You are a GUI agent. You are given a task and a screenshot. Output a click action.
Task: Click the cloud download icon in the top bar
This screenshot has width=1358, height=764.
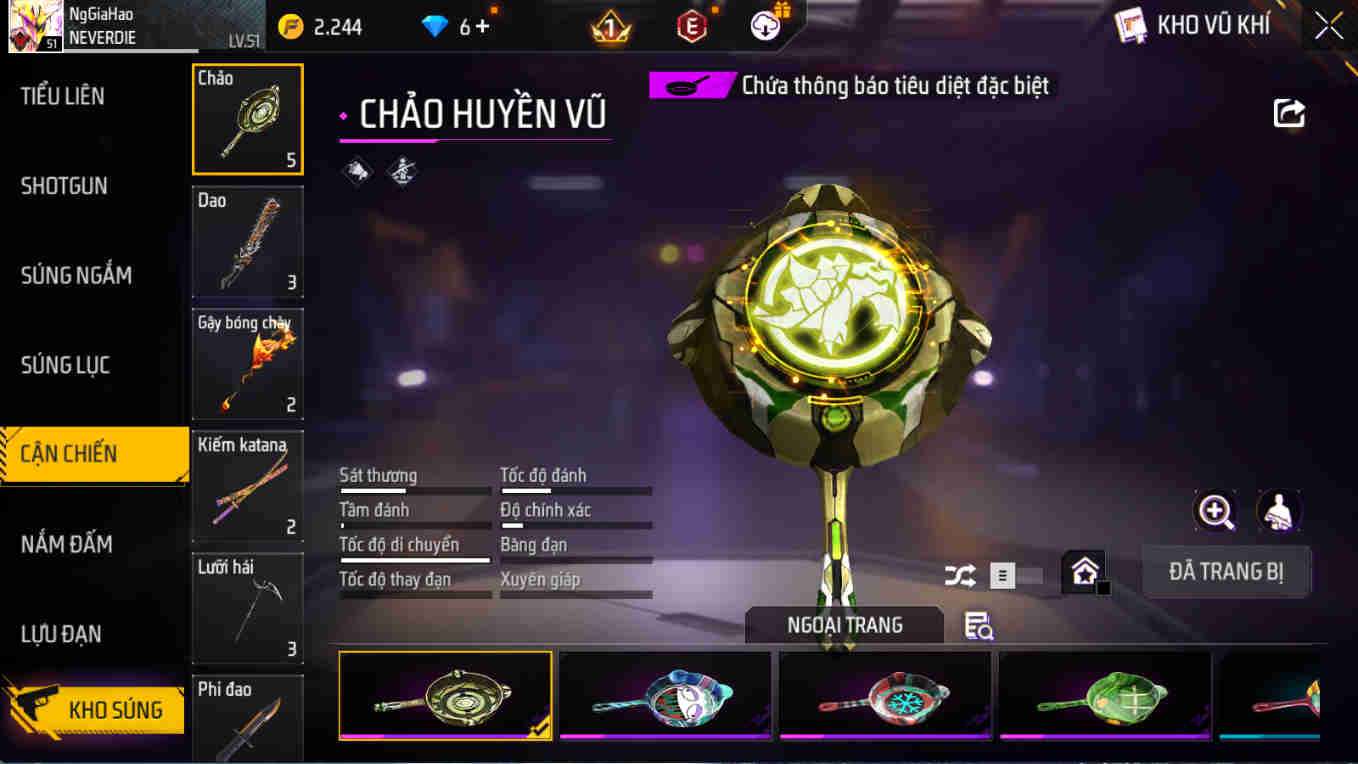(x=765, y=25)
